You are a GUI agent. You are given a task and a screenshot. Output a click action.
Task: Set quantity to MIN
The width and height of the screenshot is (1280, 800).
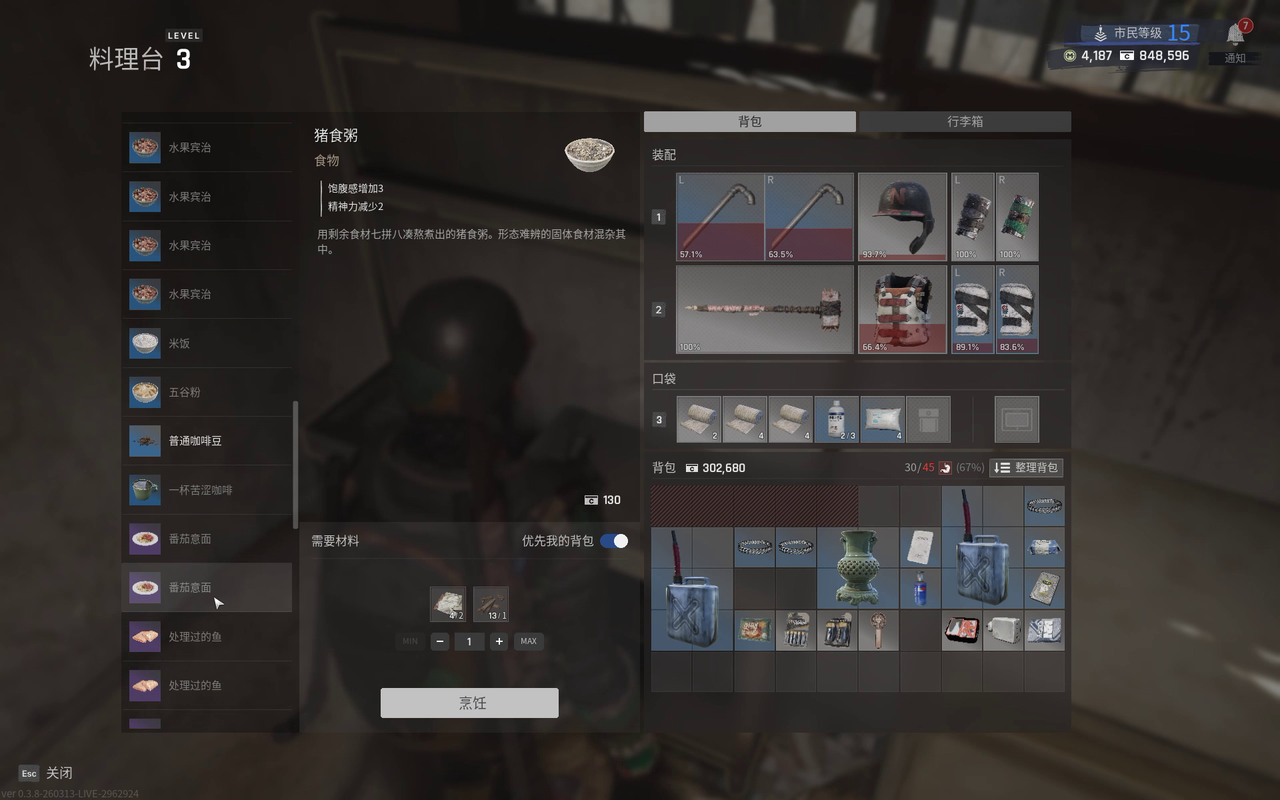click(409, 641)
